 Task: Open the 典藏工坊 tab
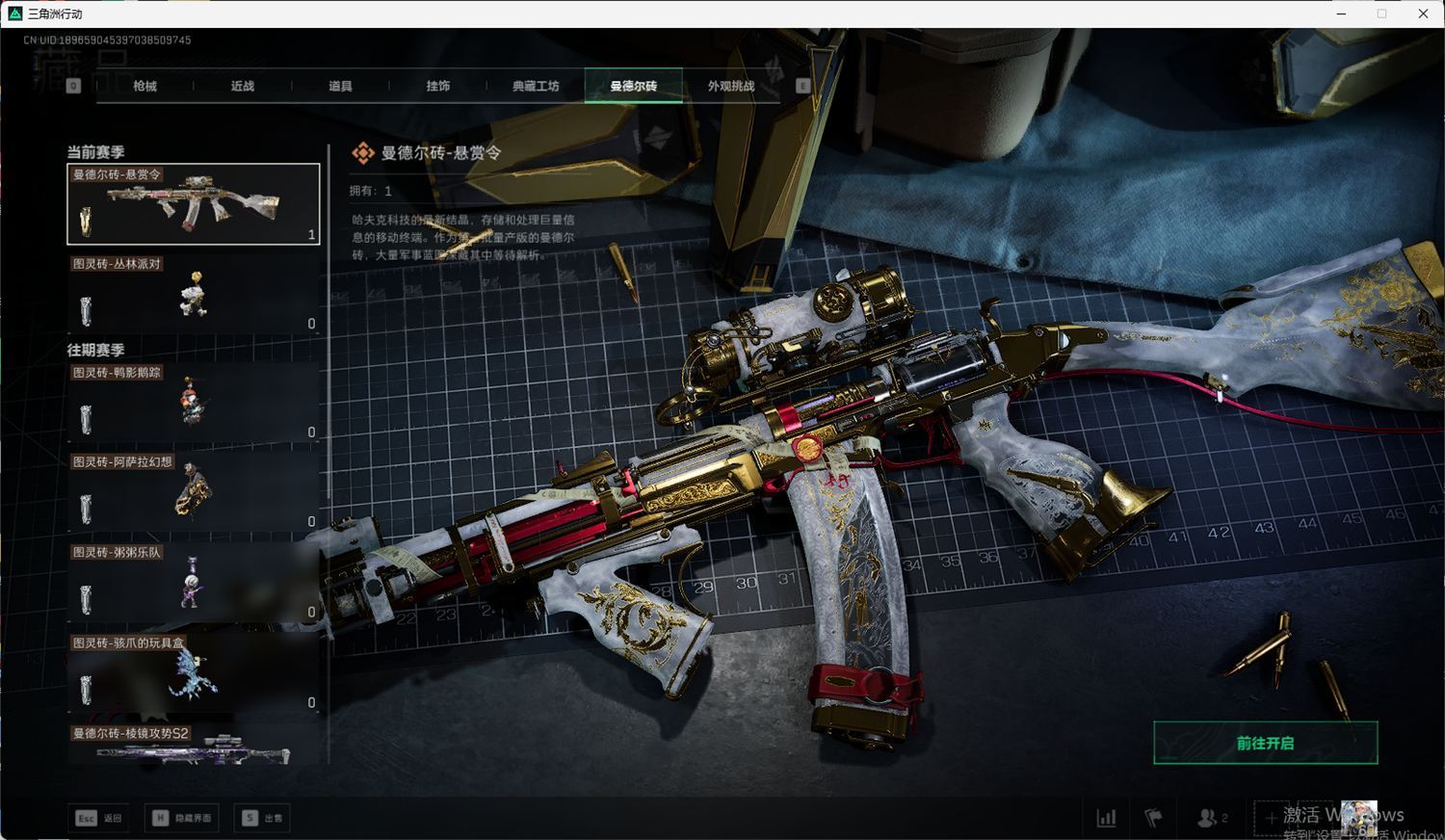pos(536,86)
